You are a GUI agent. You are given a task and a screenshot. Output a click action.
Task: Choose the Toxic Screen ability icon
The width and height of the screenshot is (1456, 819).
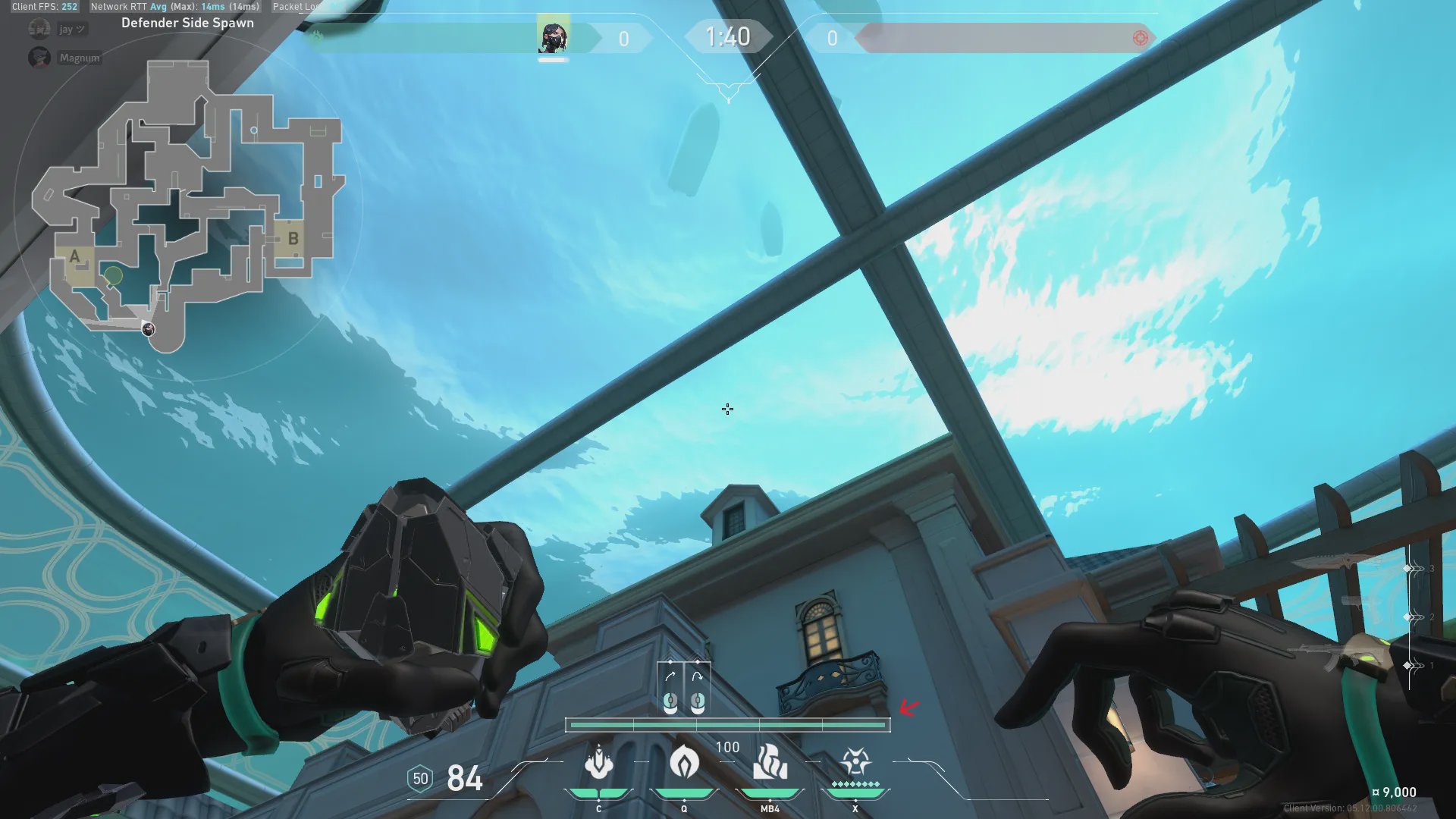[770, 762]
